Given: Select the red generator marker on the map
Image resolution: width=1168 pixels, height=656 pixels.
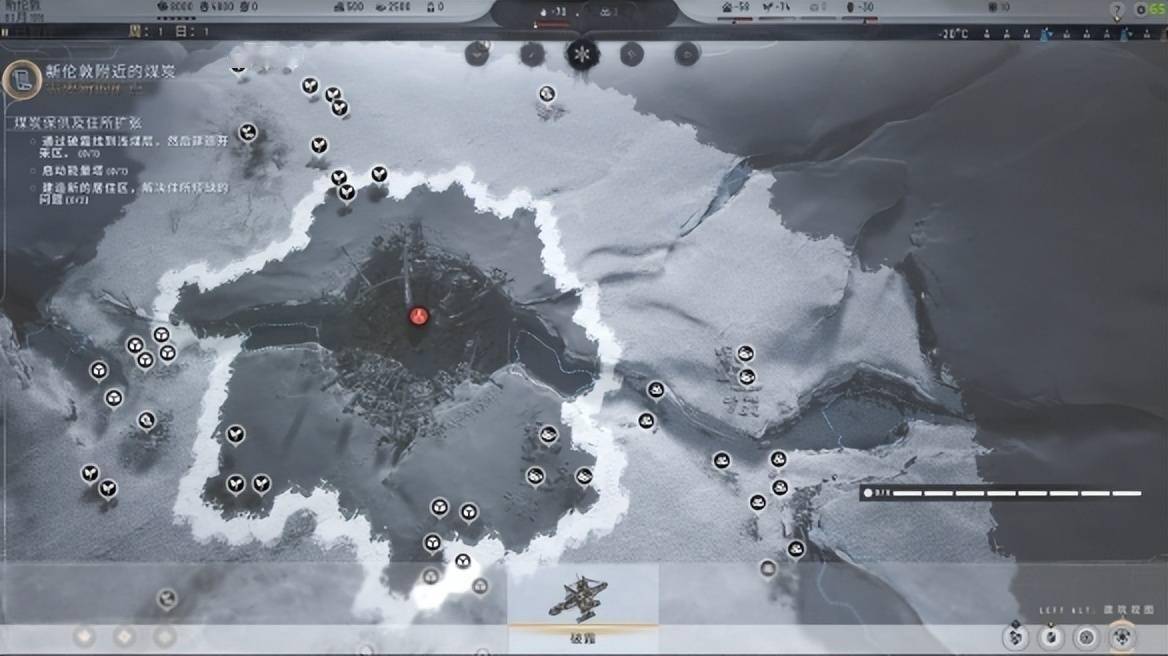Looking at the screenshot, I should [x=419, y=316].
